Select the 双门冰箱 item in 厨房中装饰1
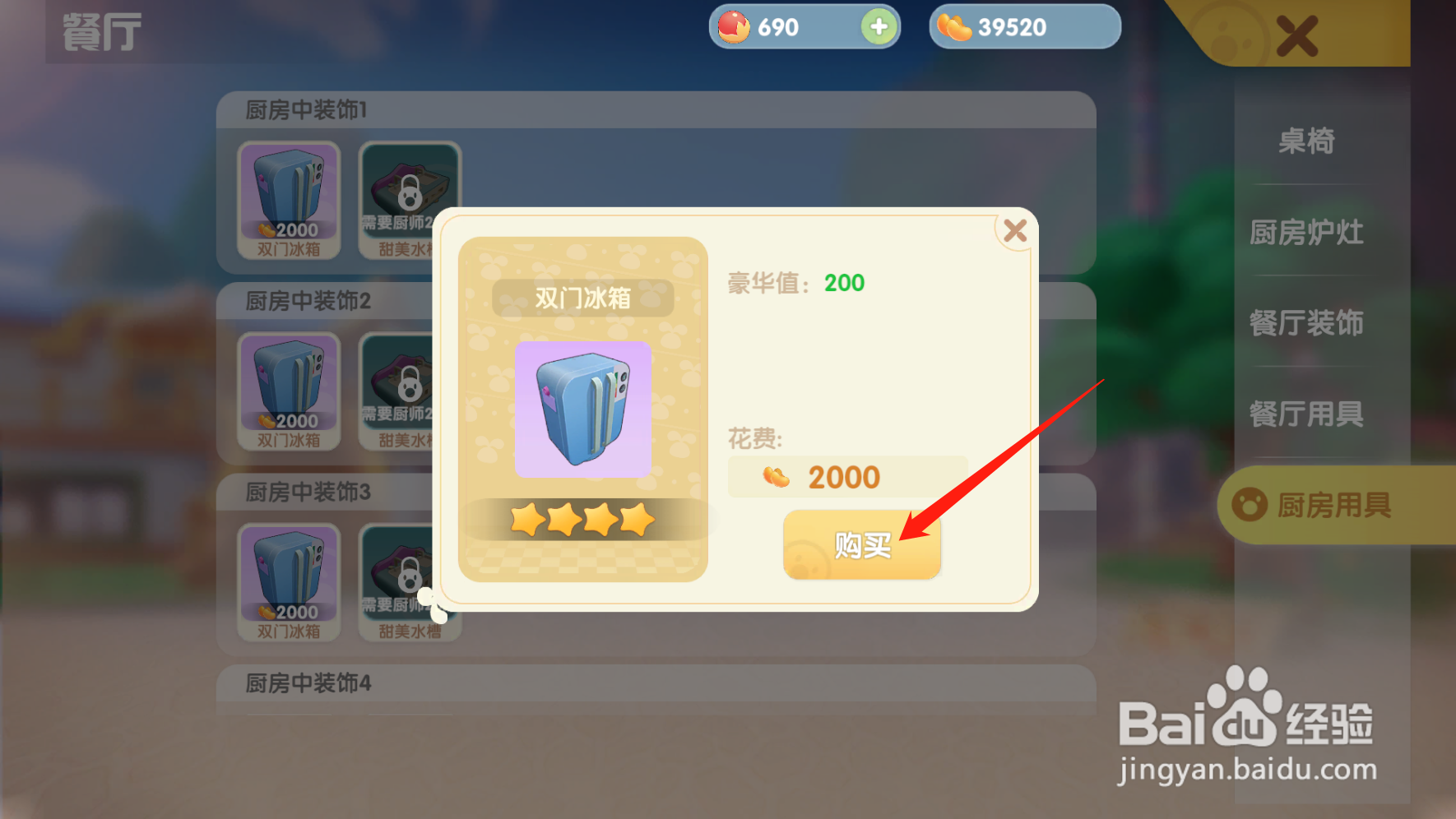This screenshot has height=819, width=1456. pos(288,197)
